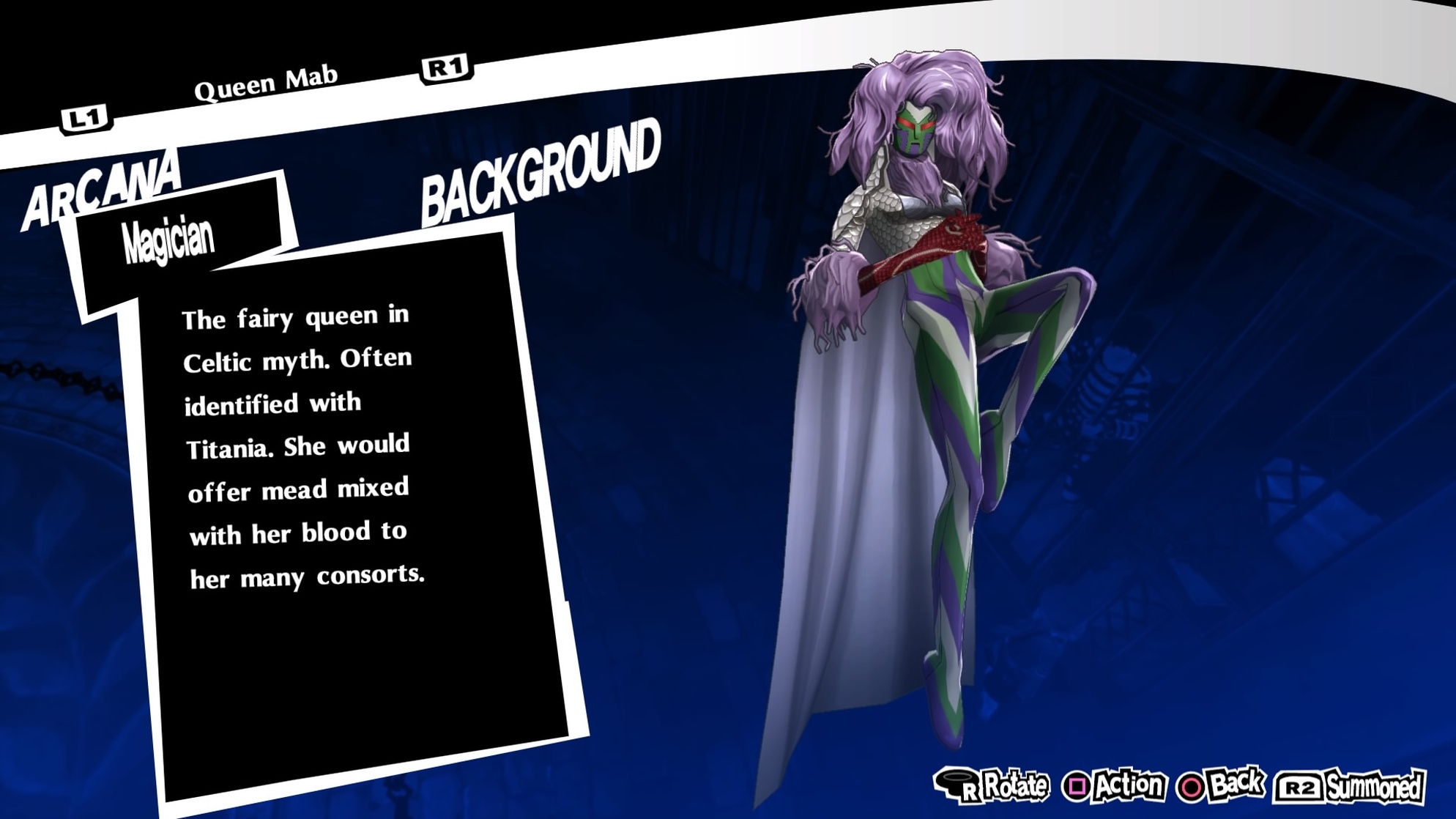Select the Magician arcana label
Image resolution: width=1456 pixels, height=819 pixels.
[168, 237]
